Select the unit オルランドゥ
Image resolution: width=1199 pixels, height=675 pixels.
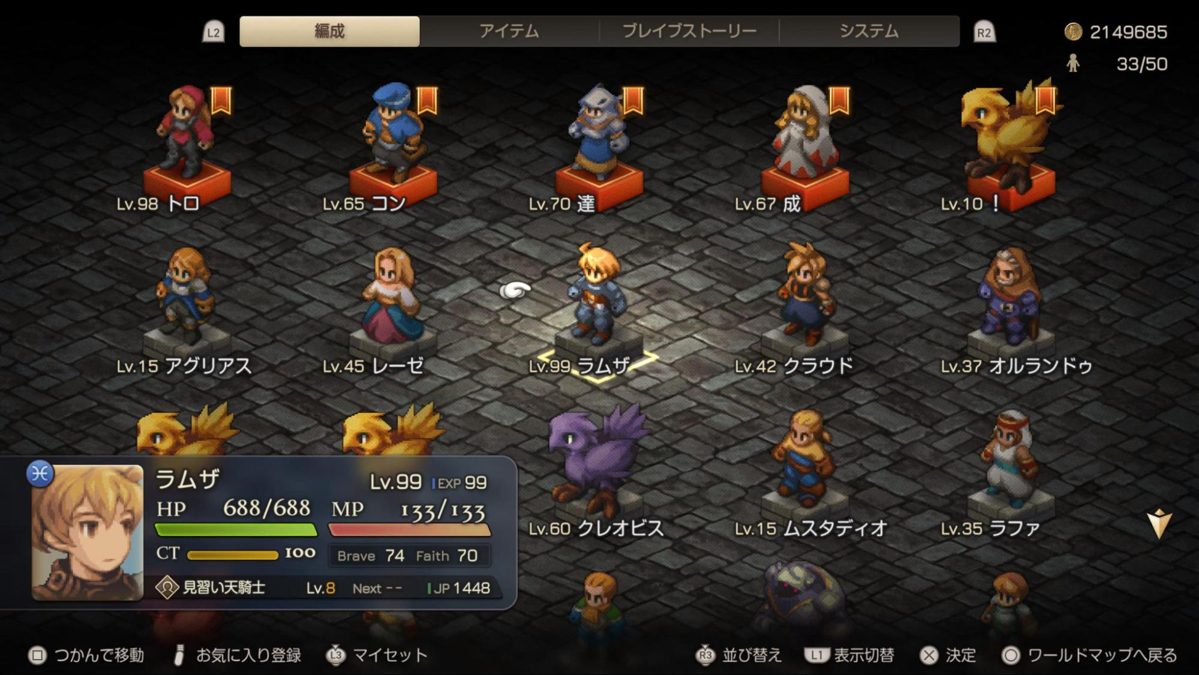click(1010, 302)
